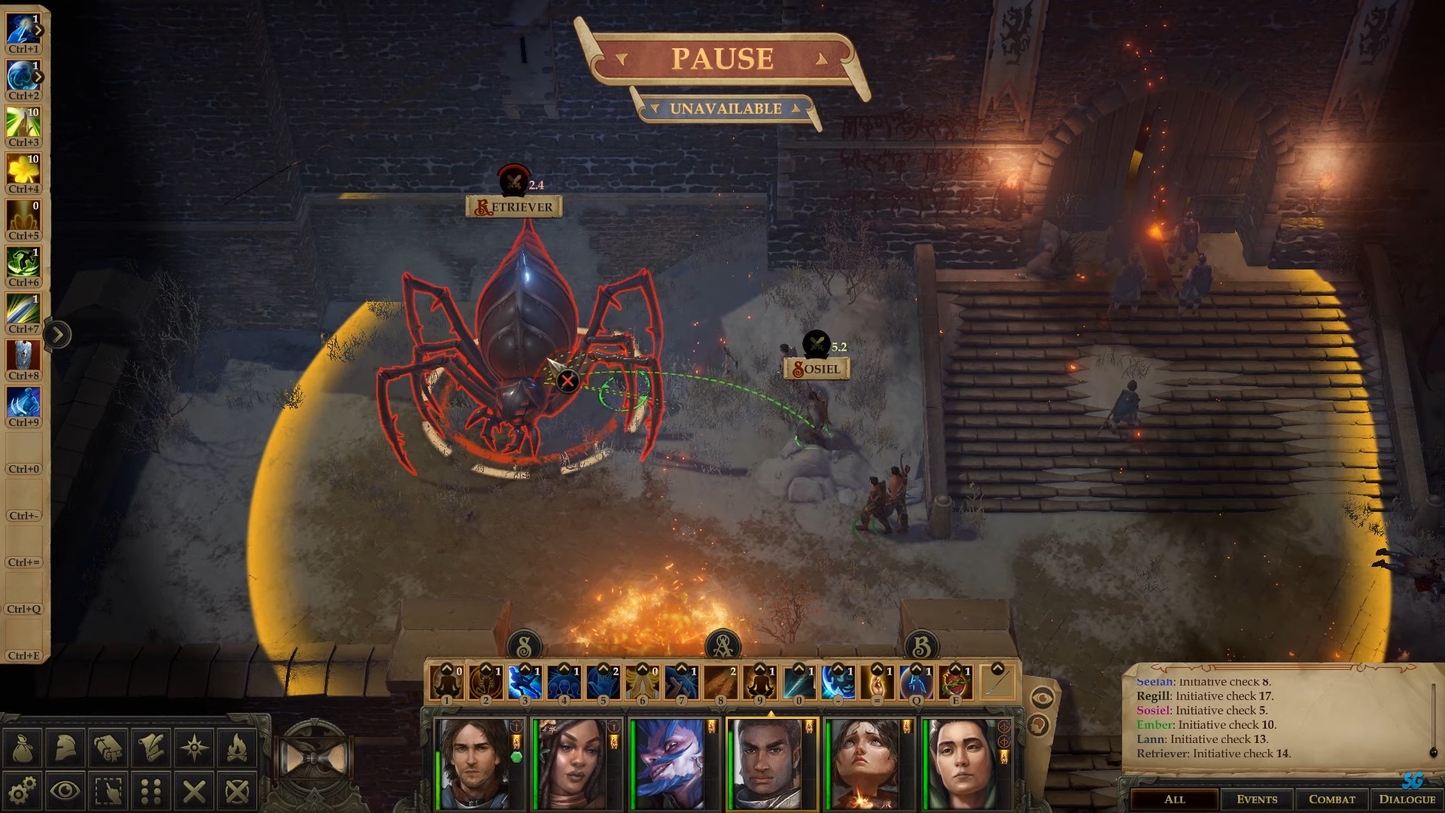This screenshot has height=813, width=1445.
Task: Switch the combat log to Events tab
Action: click(1256, 799)
